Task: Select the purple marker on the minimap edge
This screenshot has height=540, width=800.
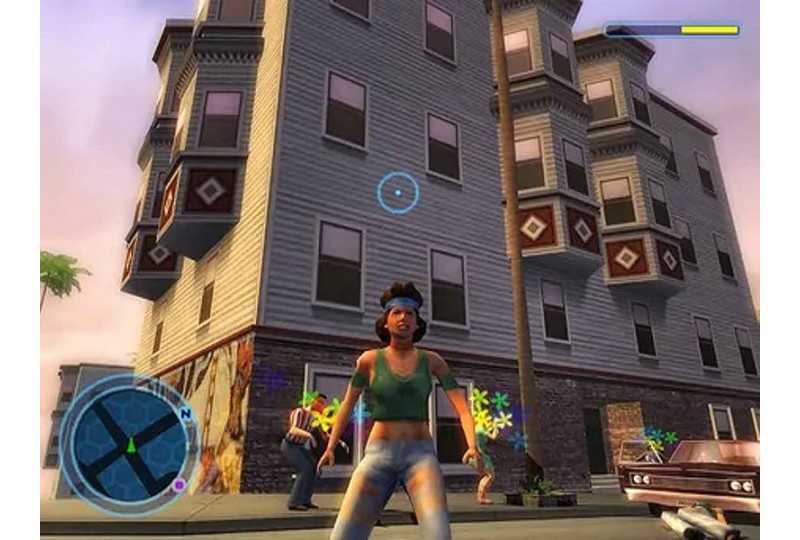Action: pyautogui.click(x=178, y=485)
